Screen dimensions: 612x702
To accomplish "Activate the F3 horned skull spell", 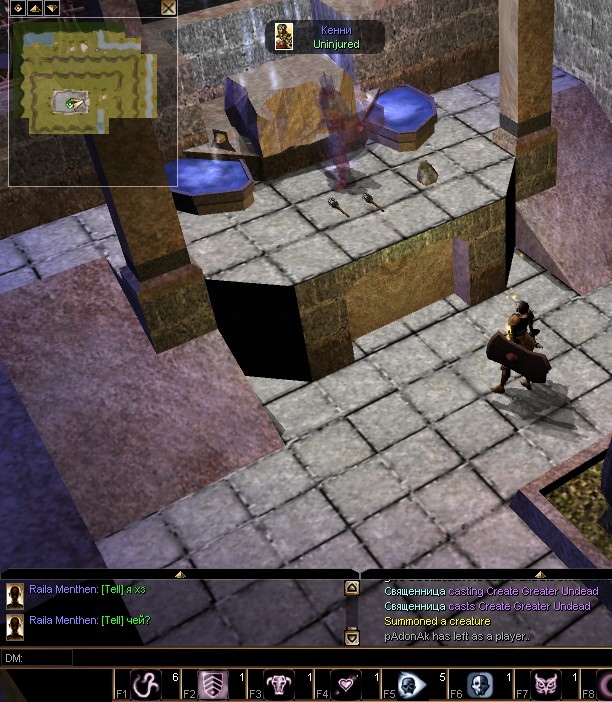I will [279, 685].
